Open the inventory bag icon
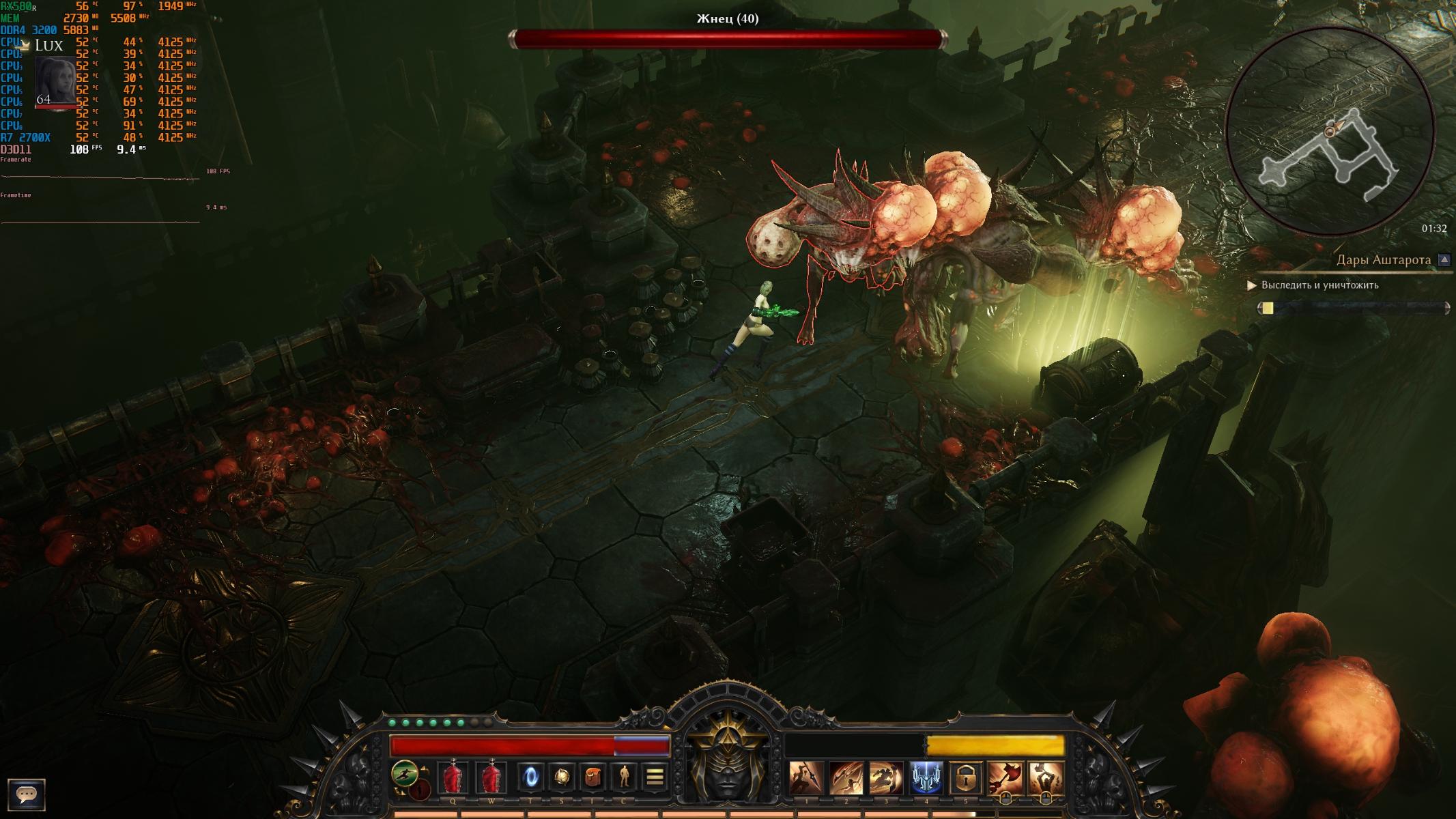The height and width of the screenshot is (819, 1456). 593,777
